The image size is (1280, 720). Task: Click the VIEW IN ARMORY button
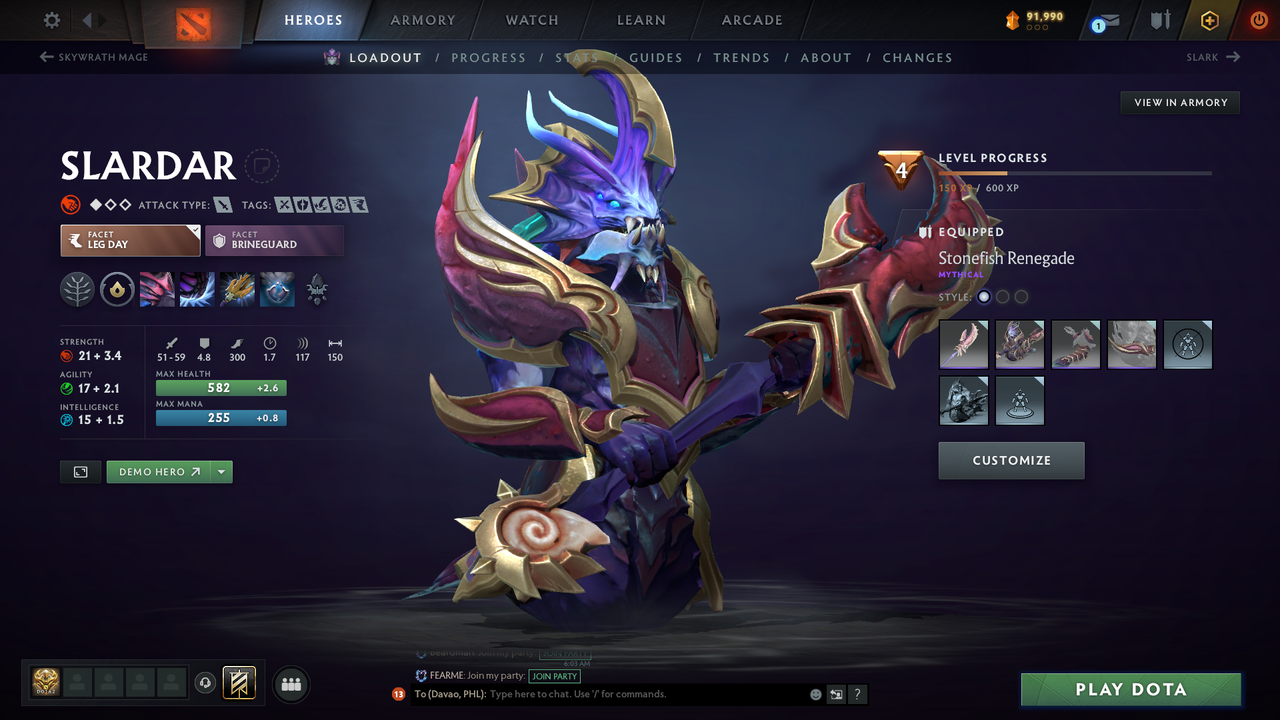1179,102
